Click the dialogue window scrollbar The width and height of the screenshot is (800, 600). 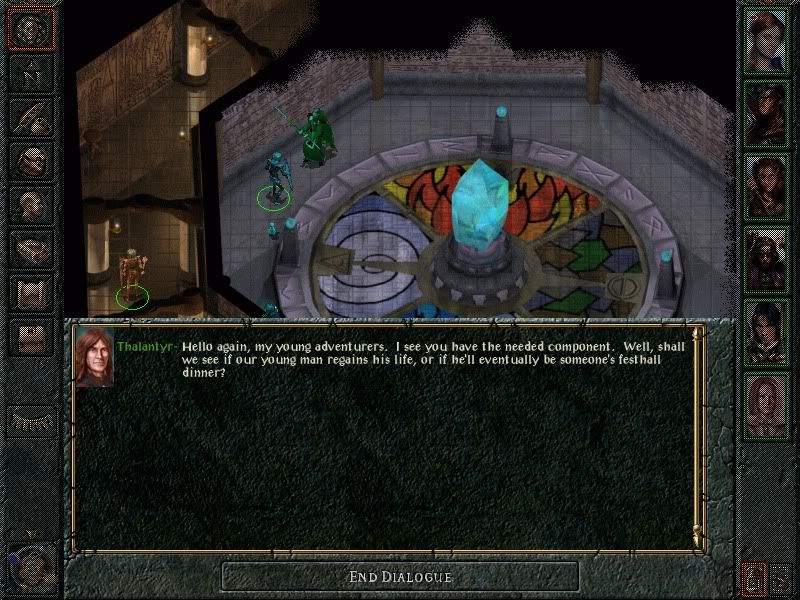point(698,440)
